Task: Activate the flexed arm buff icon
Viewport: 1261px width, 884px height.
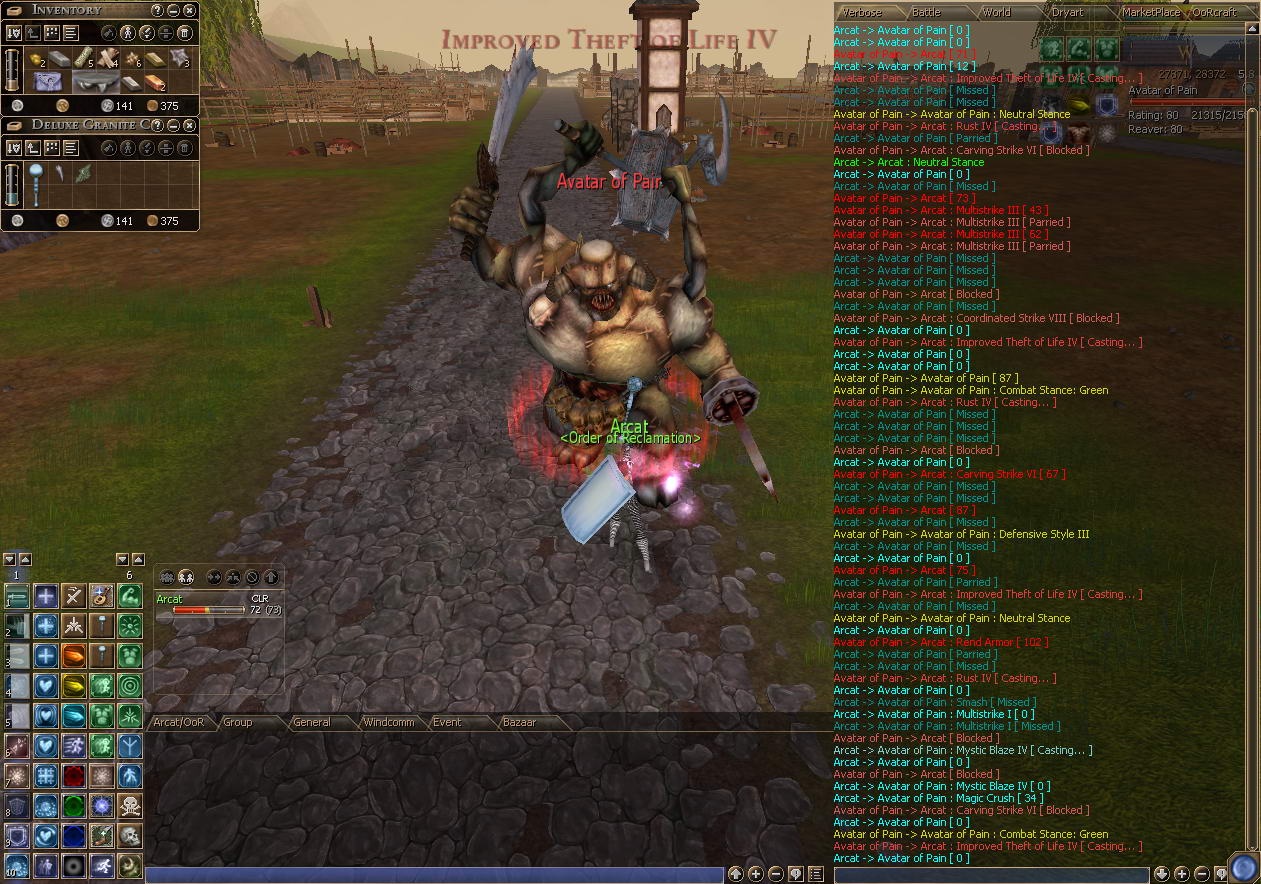Action: pos(130,596)
